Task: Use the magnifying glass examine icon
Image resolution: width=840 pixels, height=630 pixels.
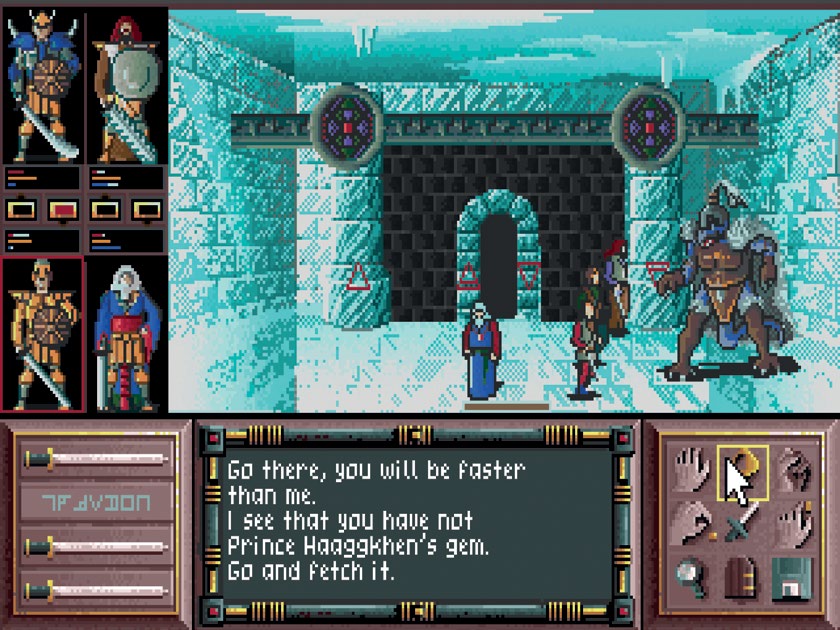Action: (x=692, y=577)
